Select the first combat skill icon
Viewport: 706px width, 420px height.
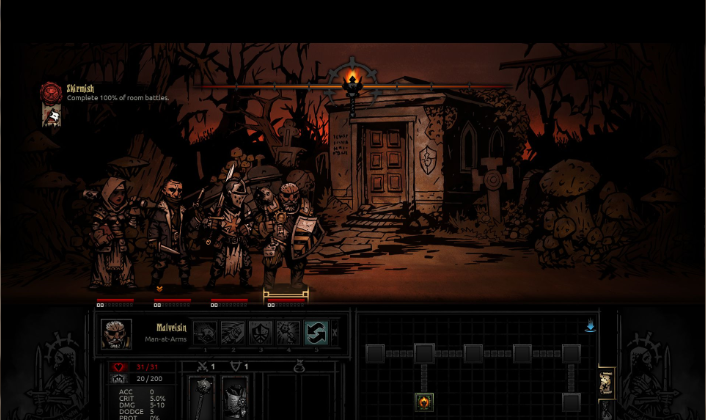coord(205,334)
